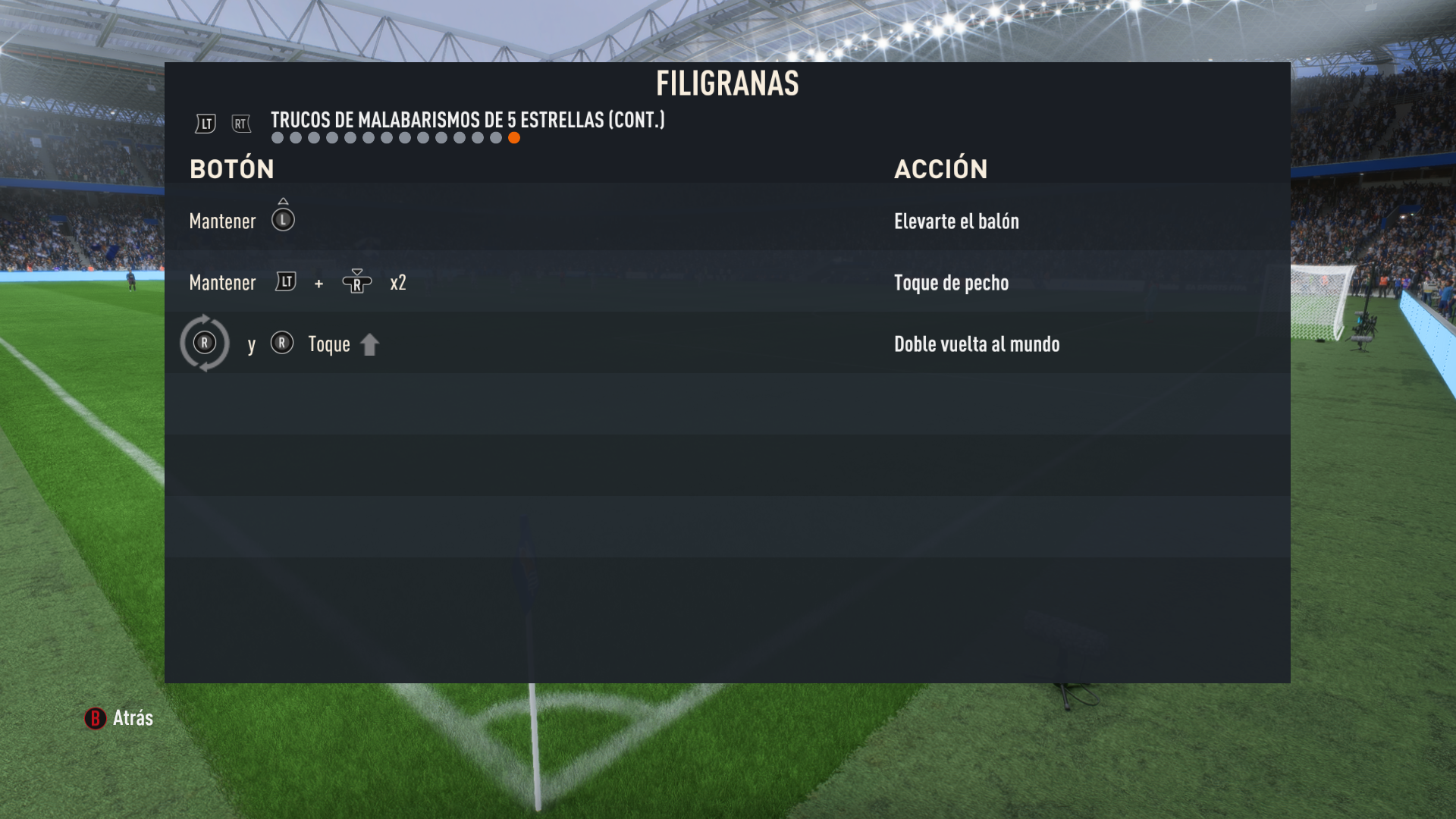Select the highlighted orange pagination dot
This screenshot has height=819, width=1456.
515,137
